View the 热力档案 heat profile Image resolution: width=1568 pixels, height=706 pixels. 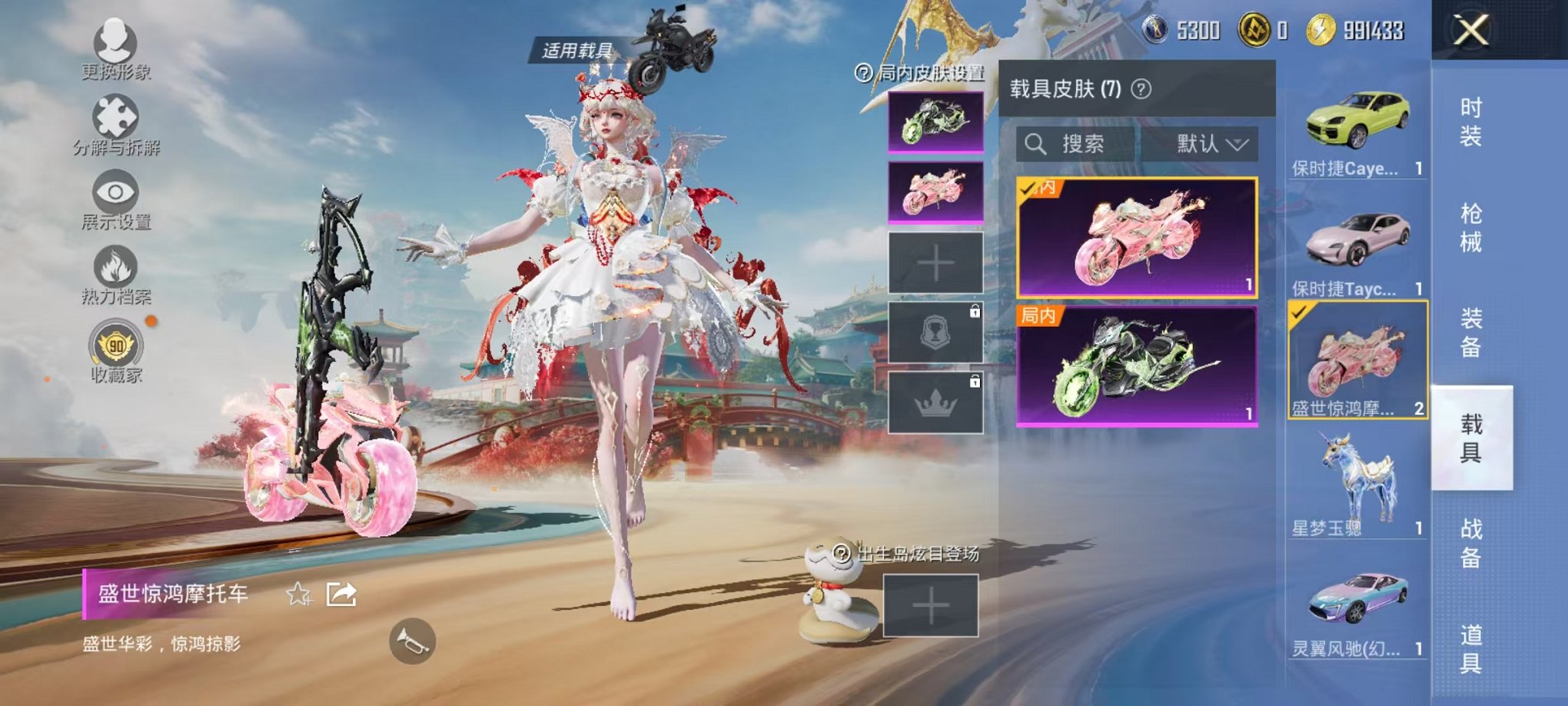tap(115, 268)
